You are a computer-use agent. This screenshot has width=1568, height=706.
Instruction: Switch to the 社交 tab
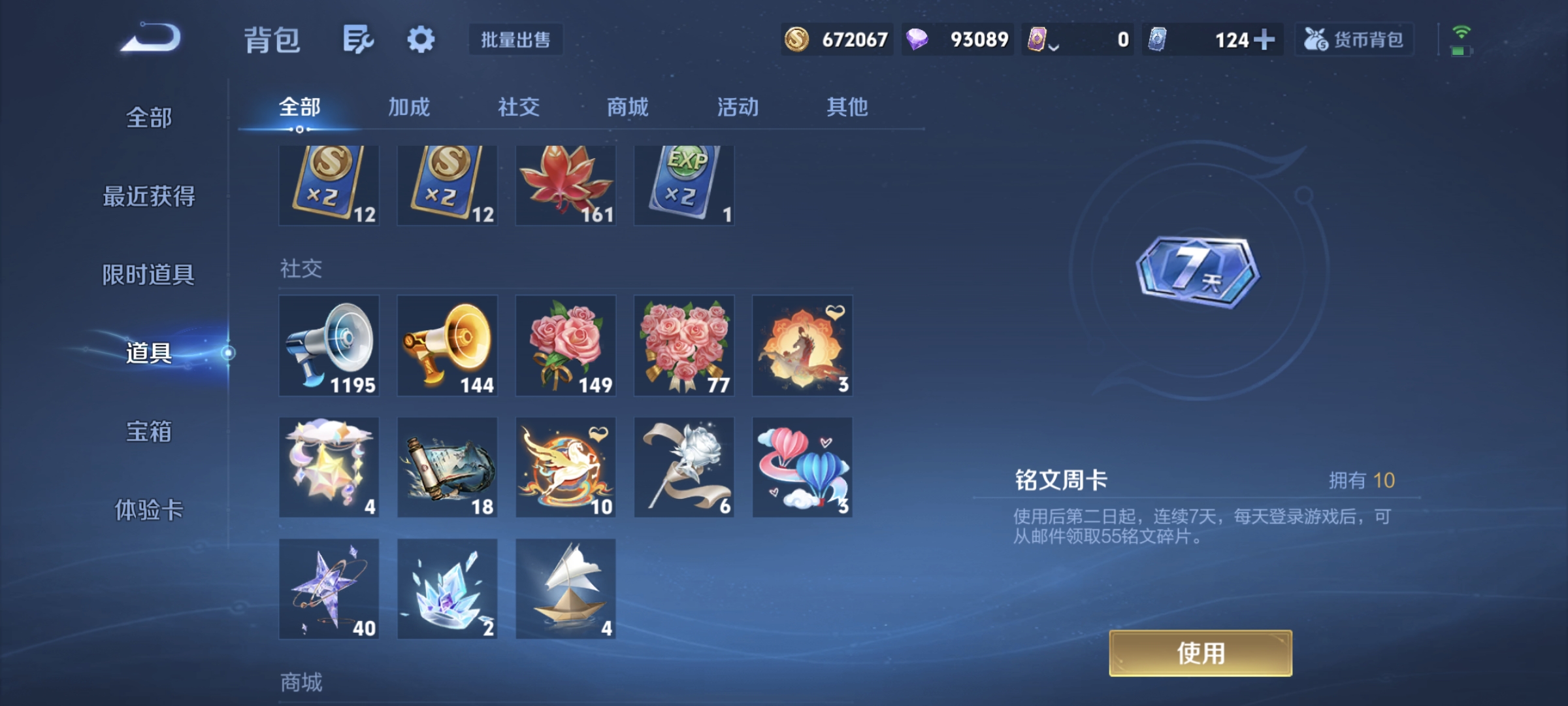[x=519, y=108]
